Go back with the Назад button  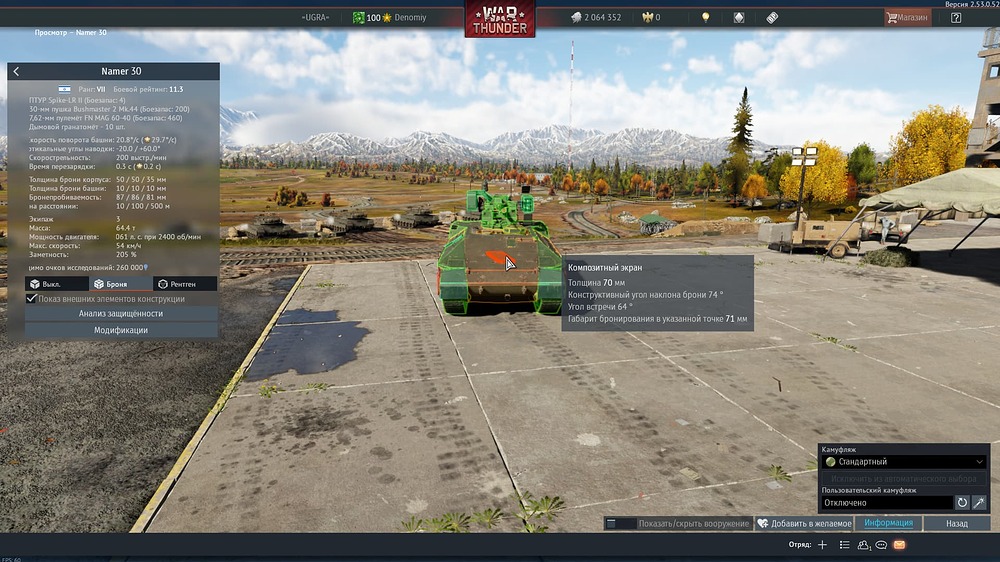tap(957, 523)
